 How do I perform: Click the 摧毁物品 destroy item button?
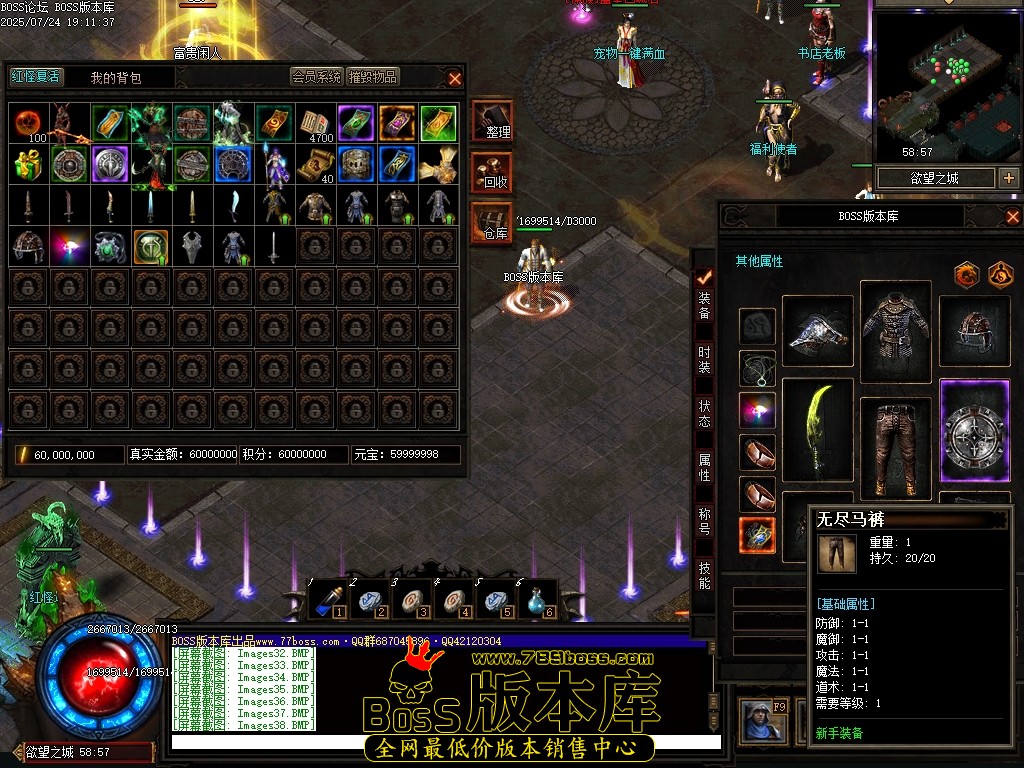(x=373, y=77)
